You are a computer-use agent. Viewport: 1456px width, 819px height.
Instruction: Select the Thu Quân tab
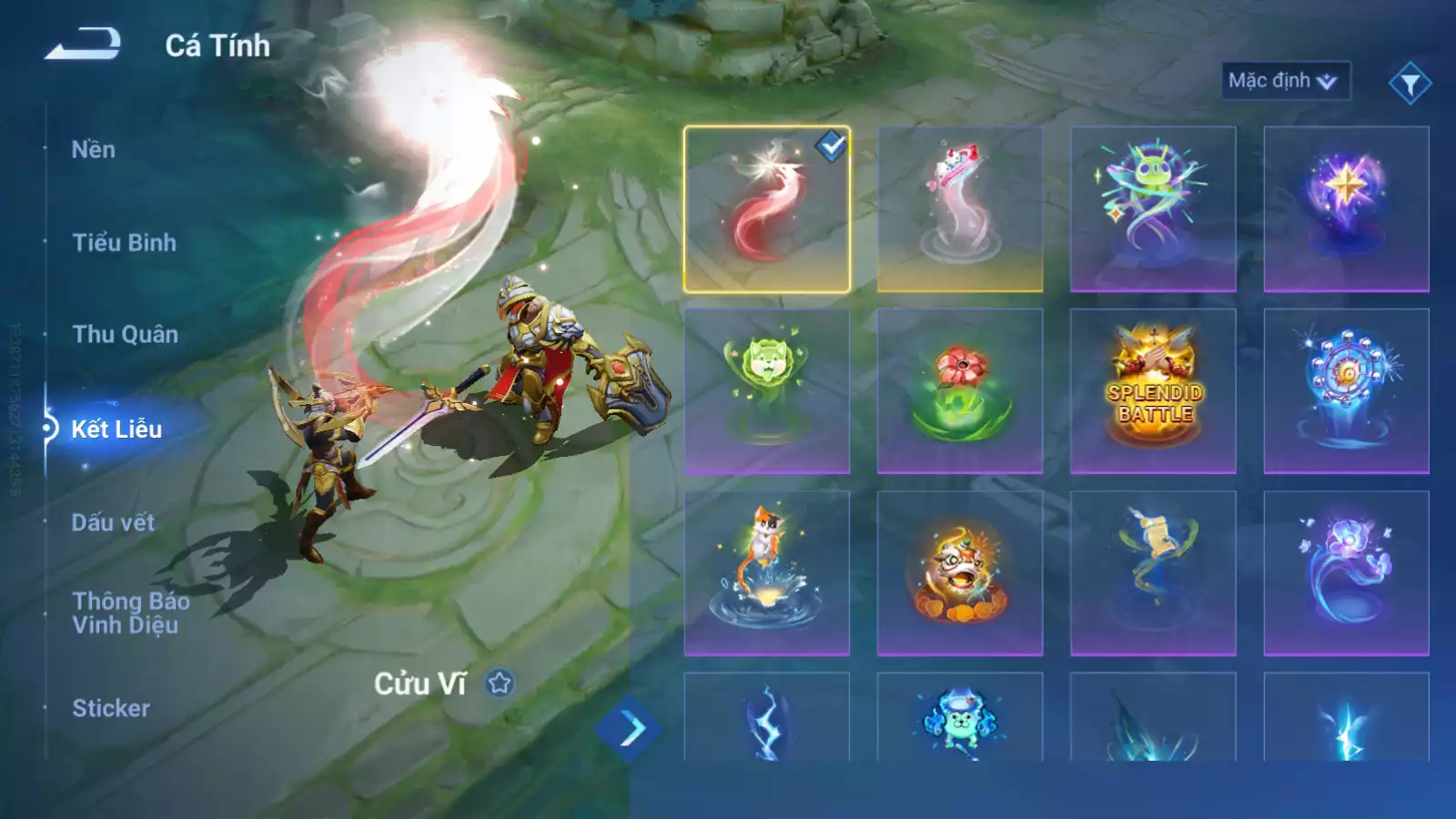point(125,335)
